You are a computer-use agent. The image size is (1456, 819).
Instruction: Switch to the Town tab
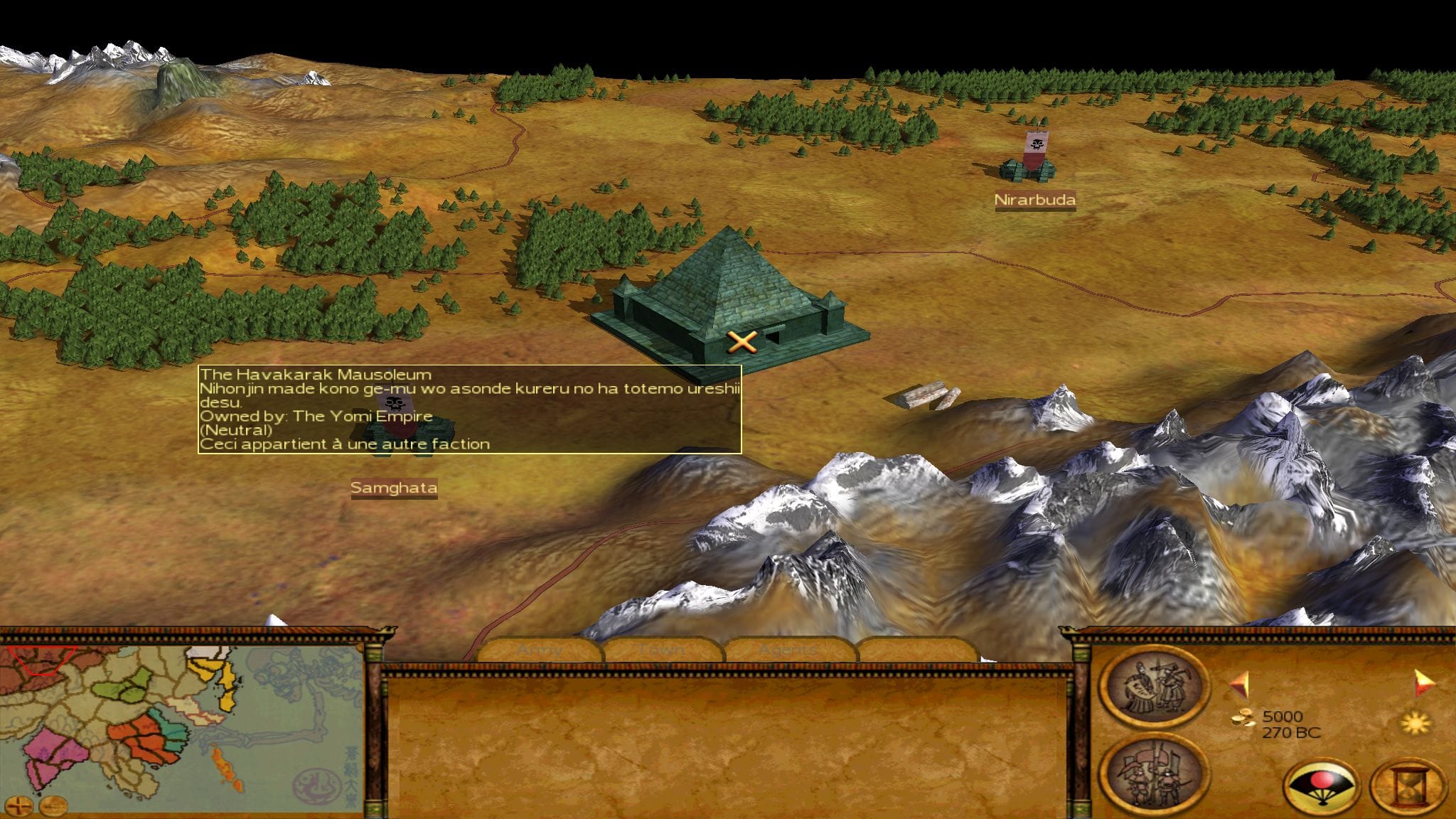click(x=663, y=650)
